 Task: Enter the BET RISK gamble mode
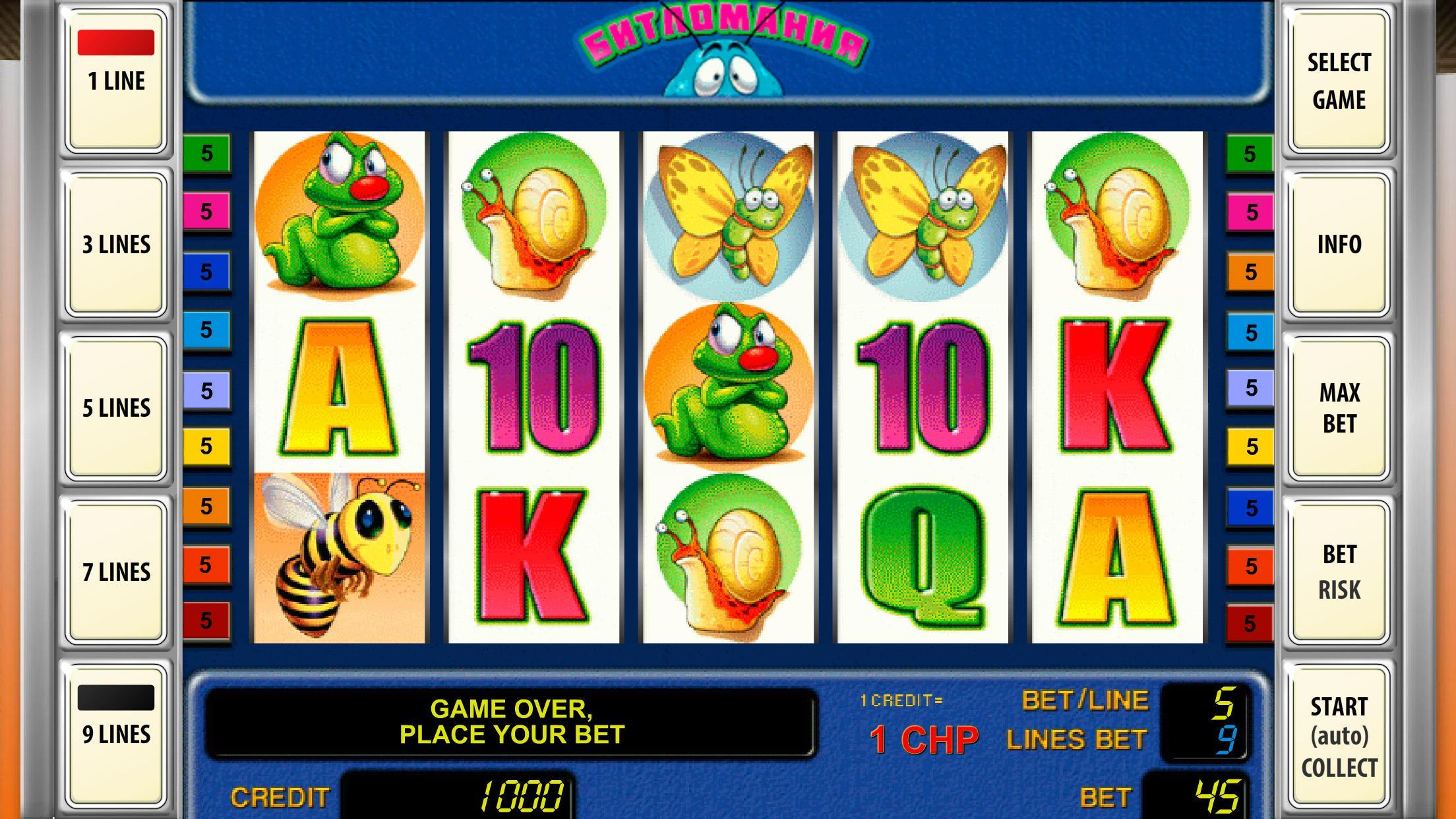(x=1337, y=572)
